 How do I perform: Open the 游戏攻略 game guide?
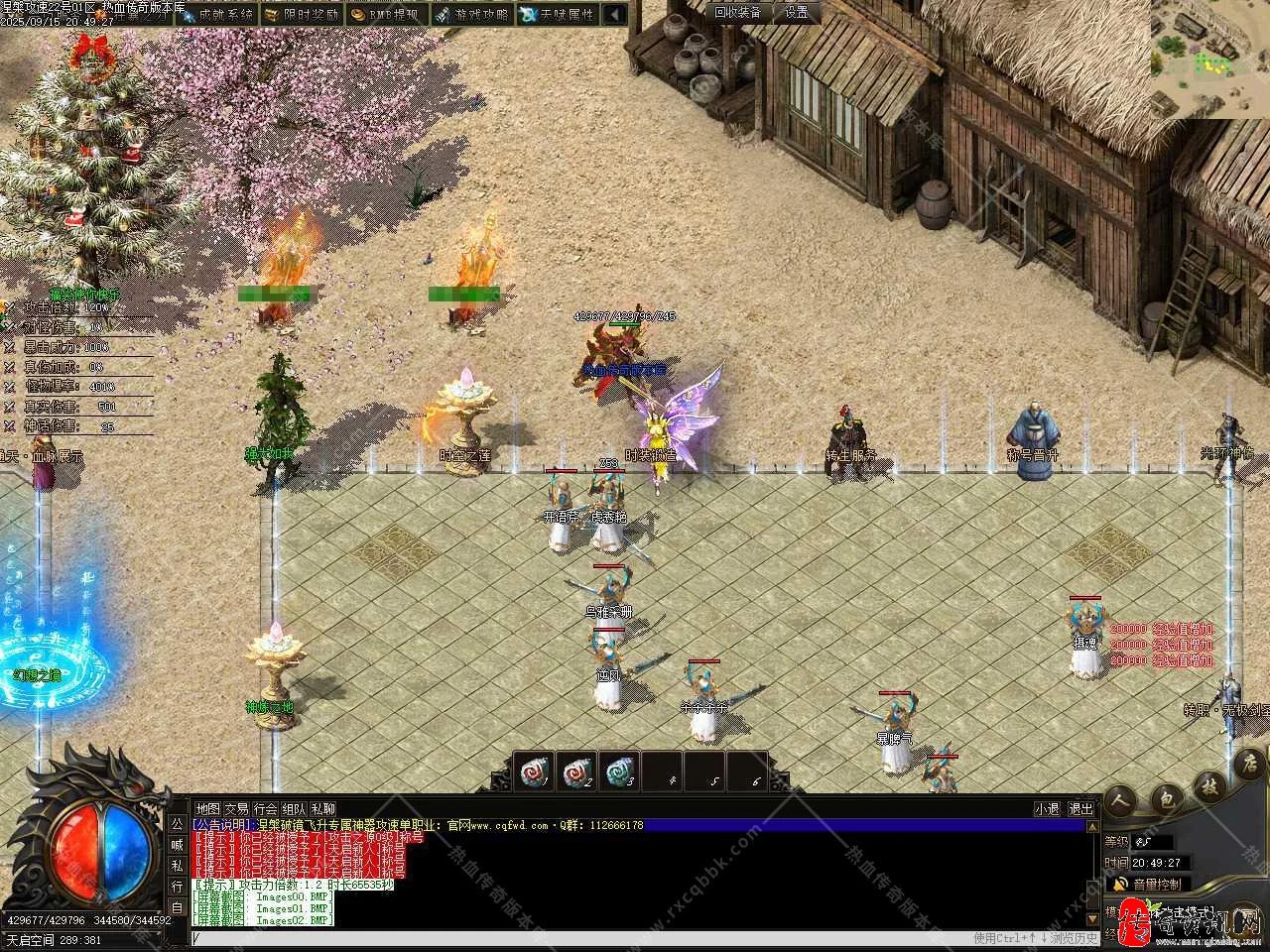coord(472,14)
